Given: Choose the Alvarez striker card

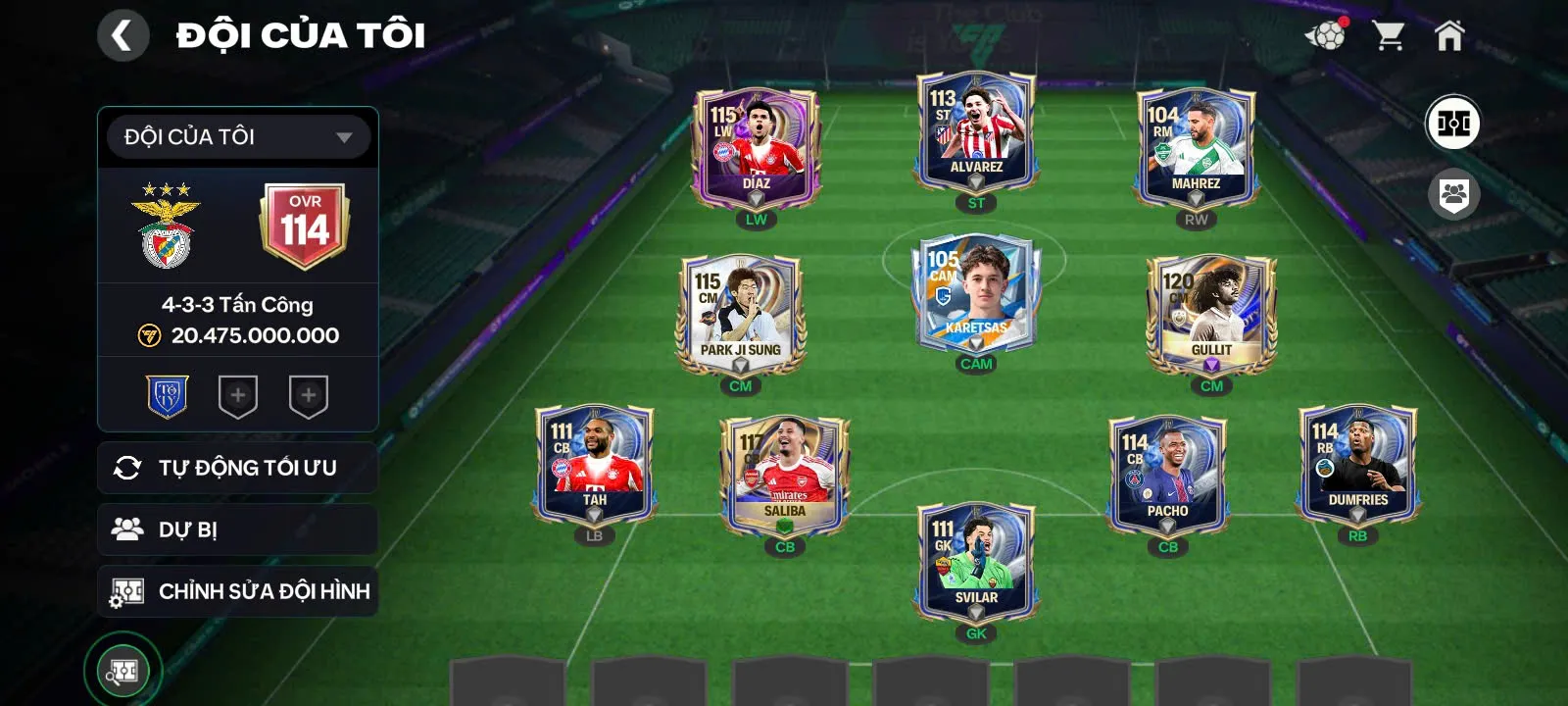Looking at the screenshot, I should (x=976, y=132).
